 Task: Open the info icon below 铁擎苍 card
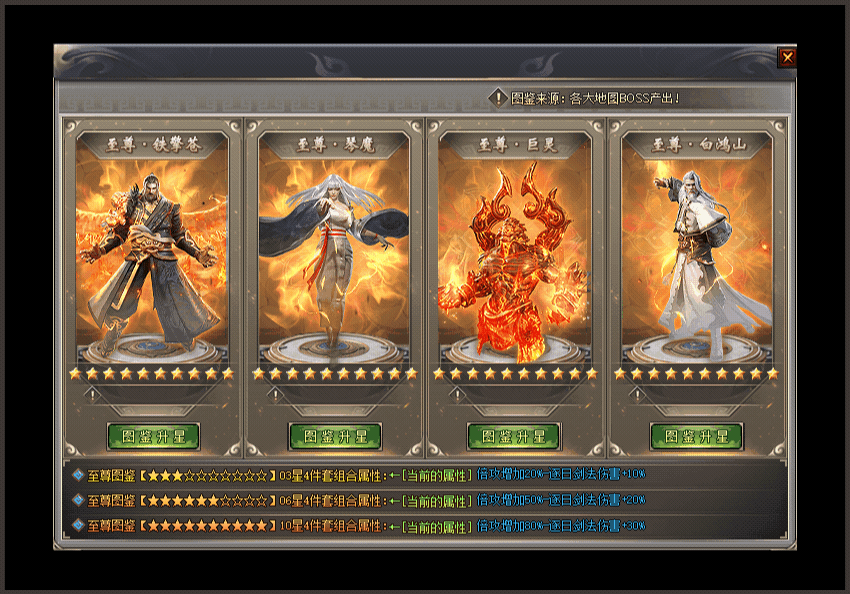tap(91, 395)
